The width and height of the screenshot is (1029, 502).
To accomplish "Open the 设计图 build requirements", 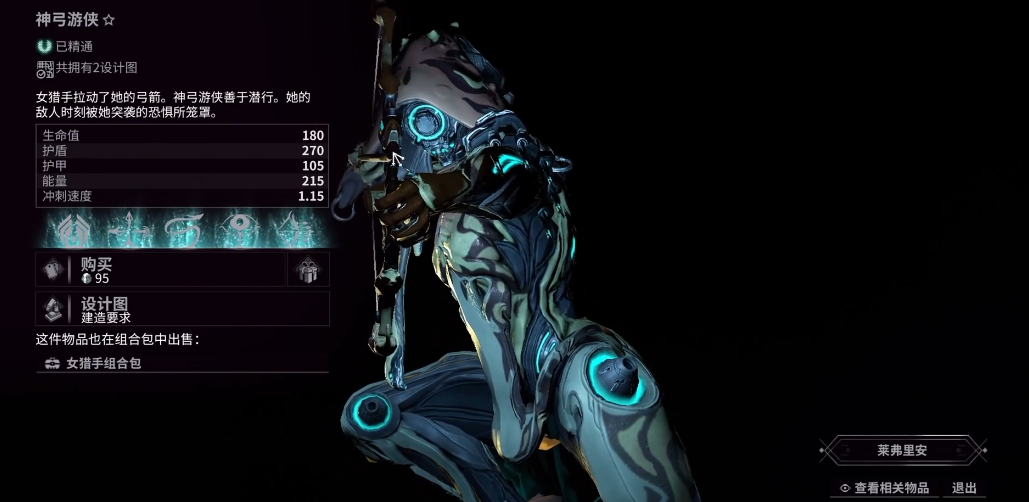I will pyautogui.click(x=180, y=309).
